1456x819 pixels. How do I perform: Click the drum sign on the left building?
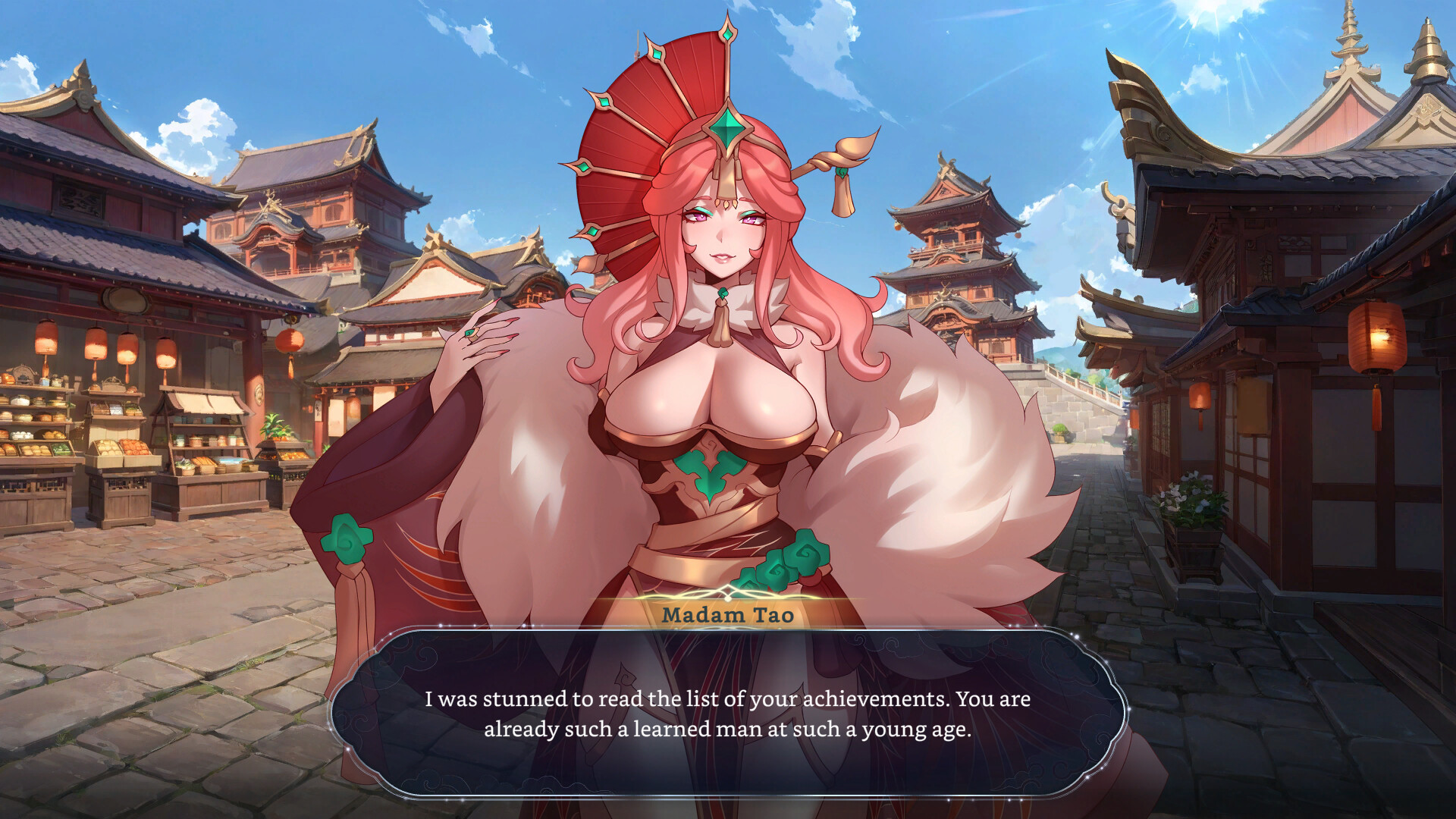124,301
